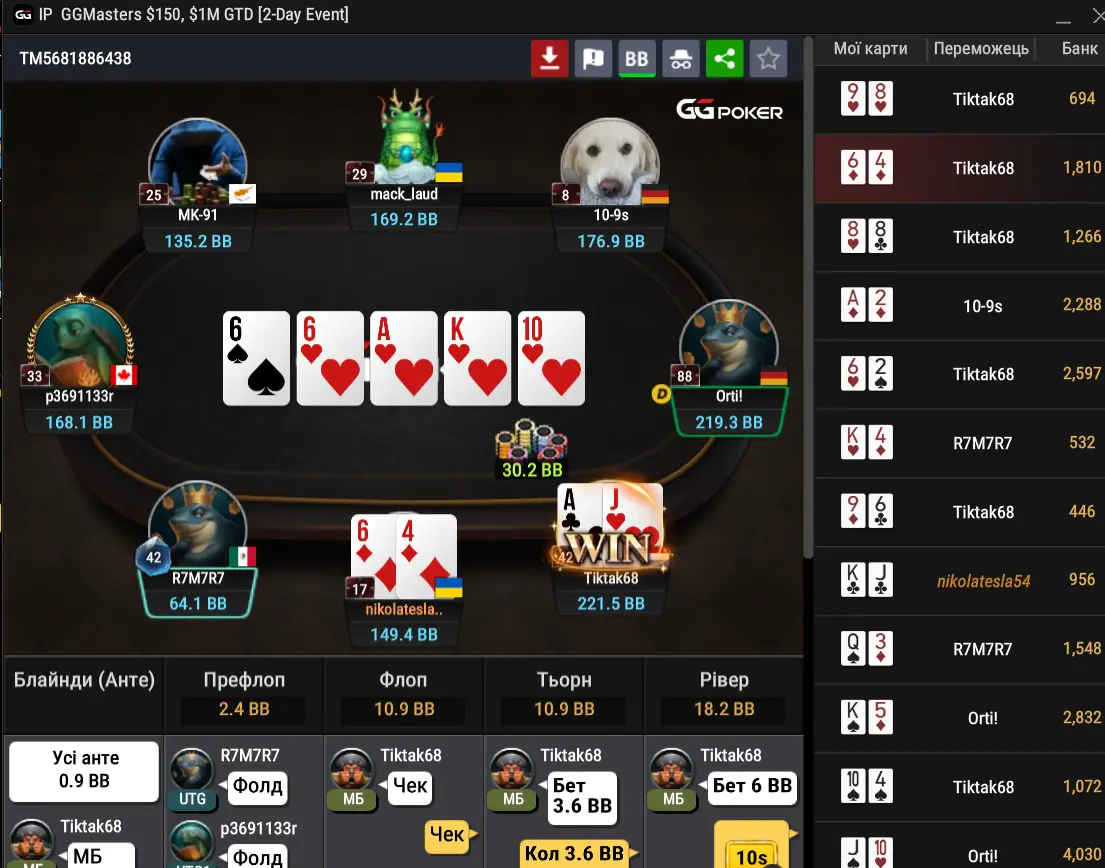Select the hand history row with pot 694
Image resolution: width=1105 pixels, height=868 pixels.
(960, 99)
